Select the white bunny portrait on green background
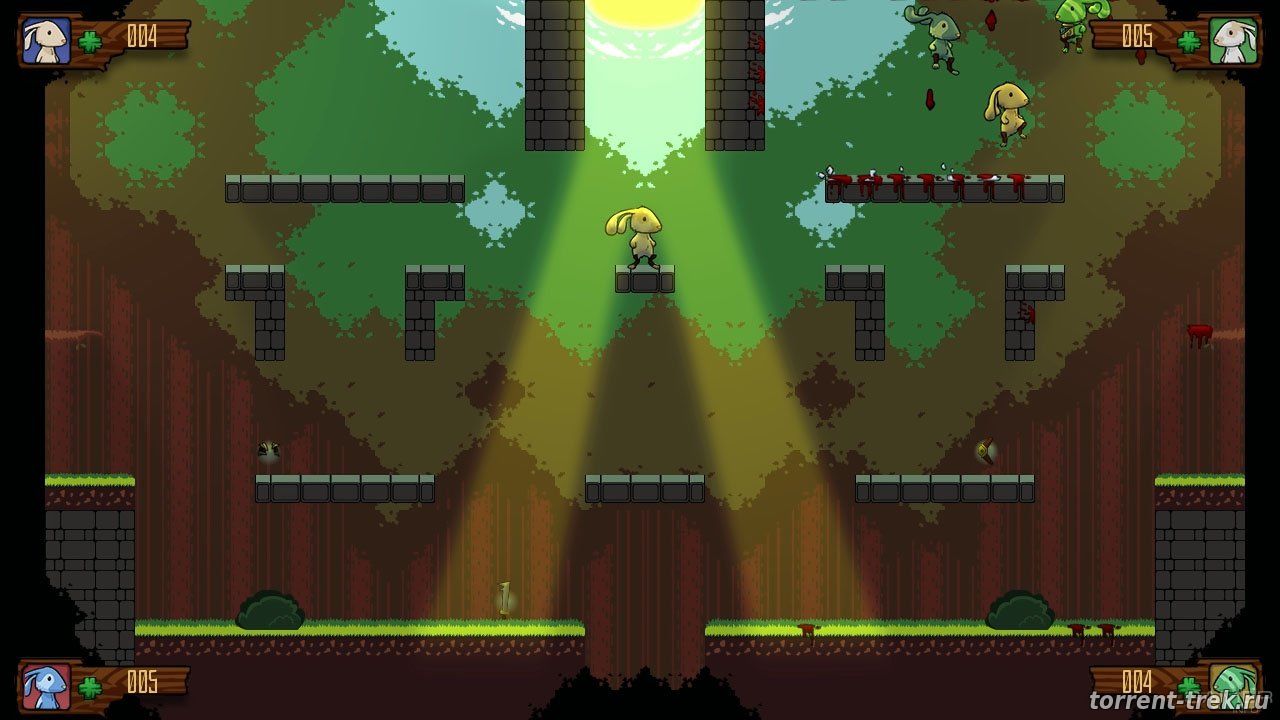The image size is (1280, 720). point(1233,41)
